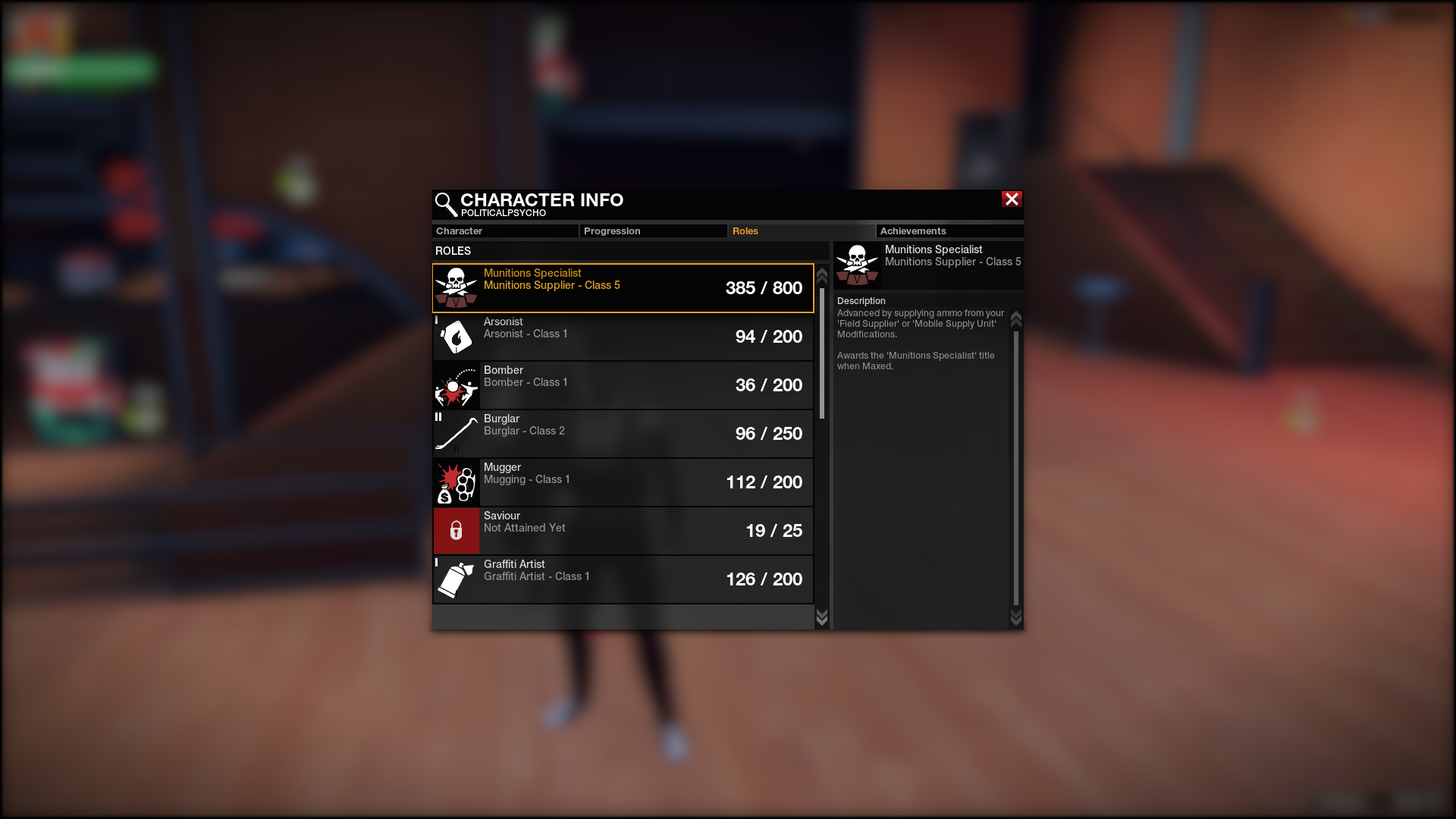Screen dimensions: 1456x819
Task: Open the Progression tab
Action: tap(652, 231)
